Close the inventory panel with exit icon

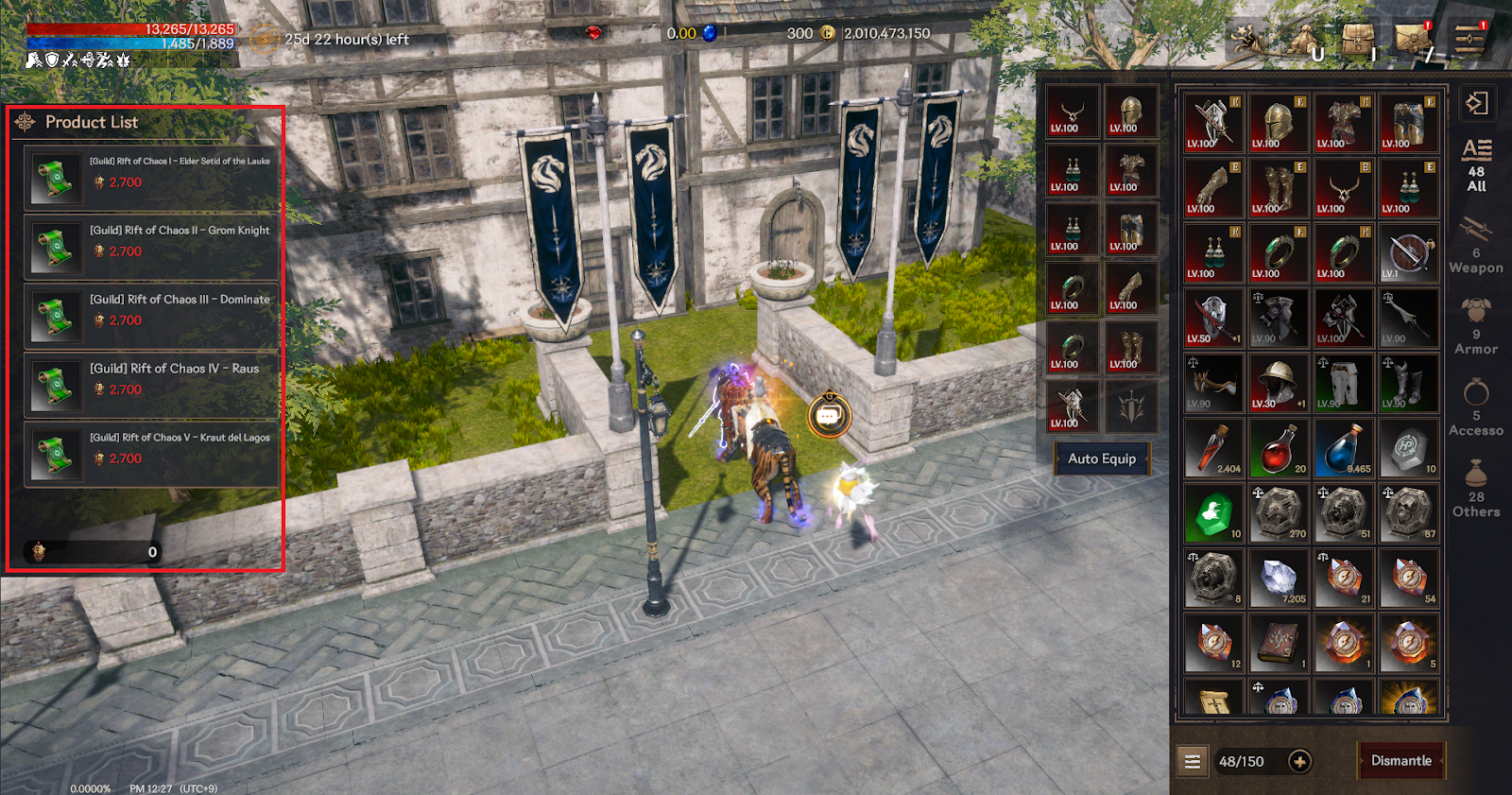point(1476,103)
